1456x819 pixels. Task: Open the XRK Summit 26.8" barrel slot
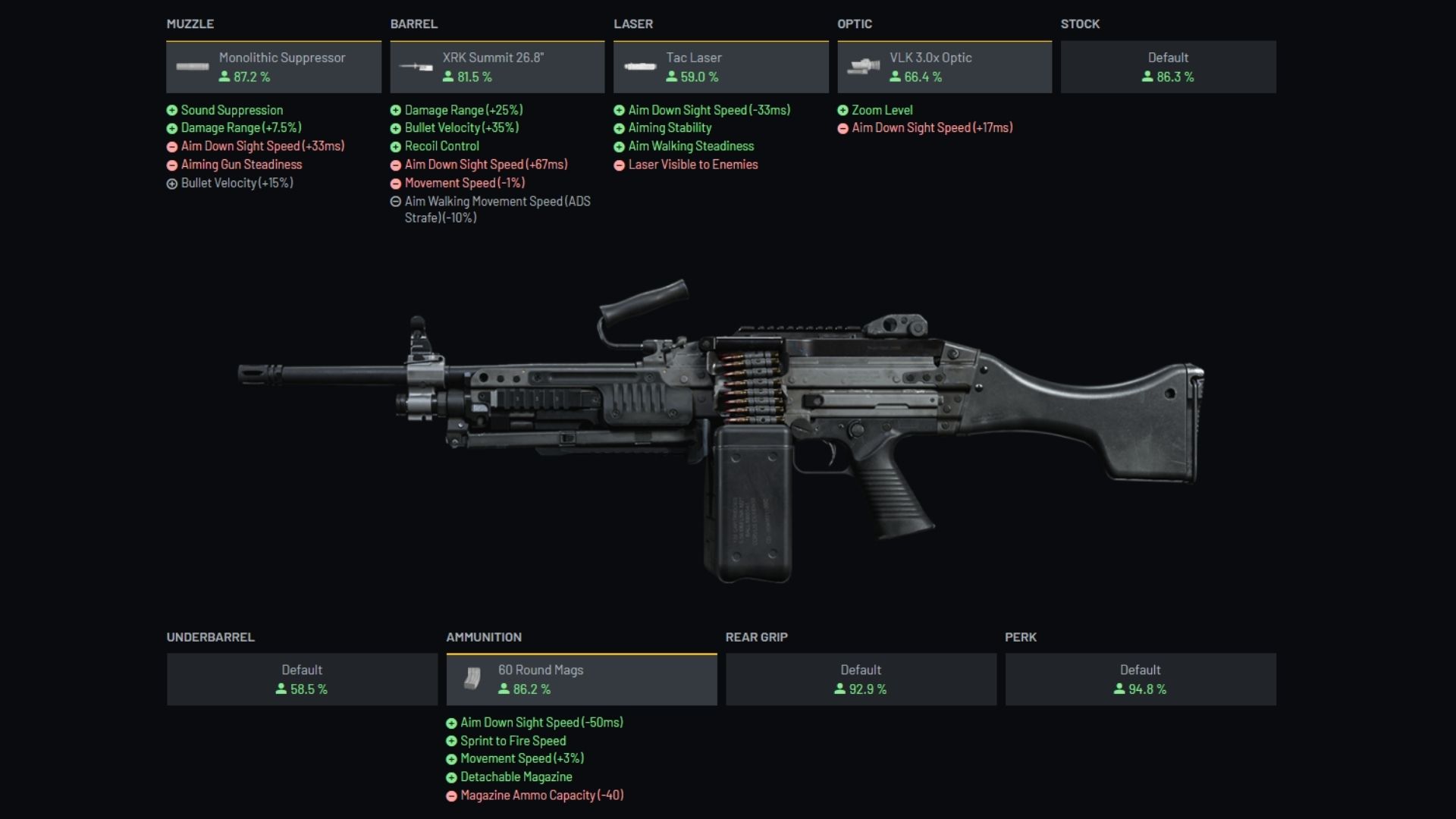point(497,67)
